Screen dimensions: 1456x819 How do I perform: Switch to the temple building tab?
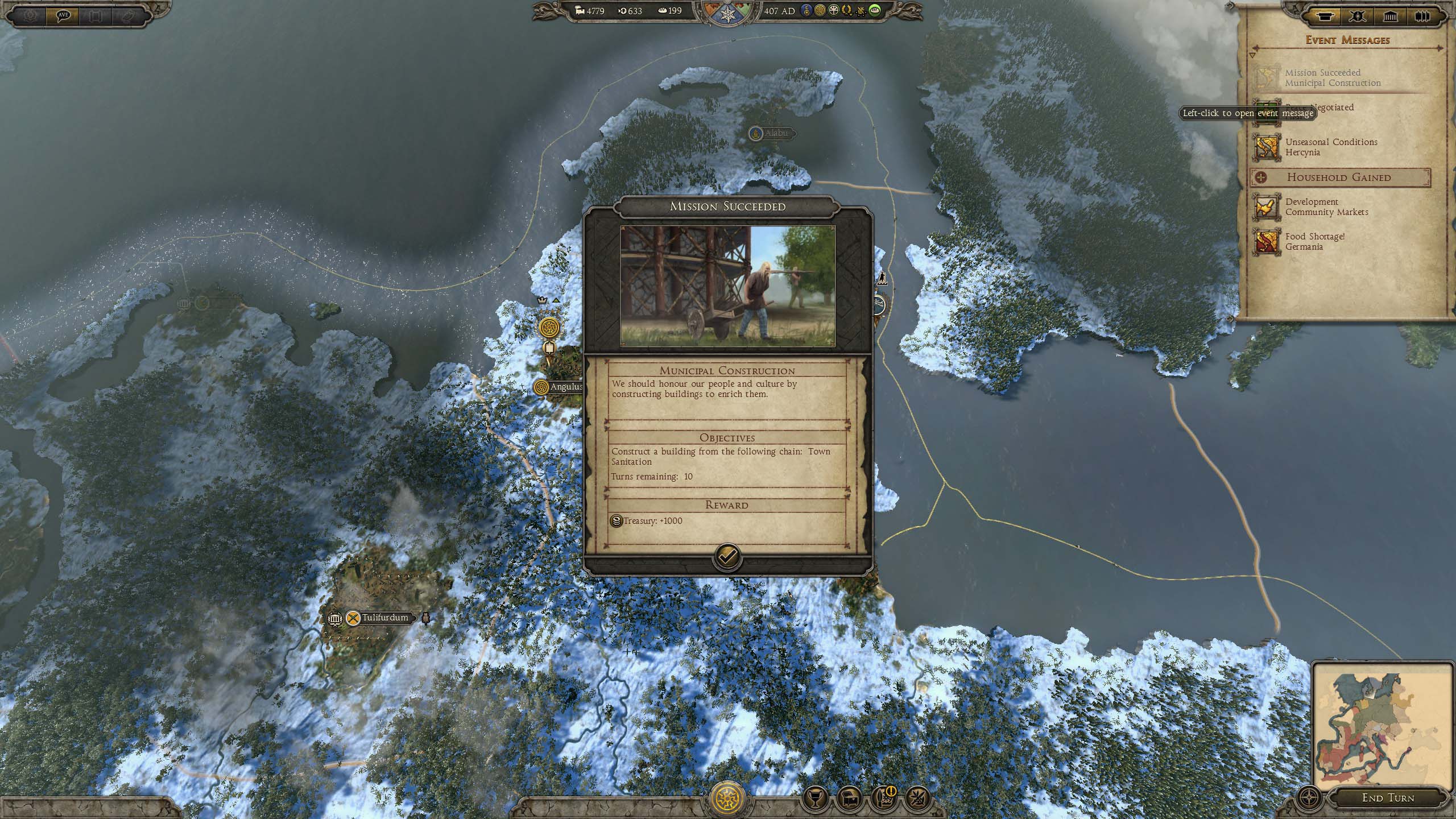[x=1391, y=16]
